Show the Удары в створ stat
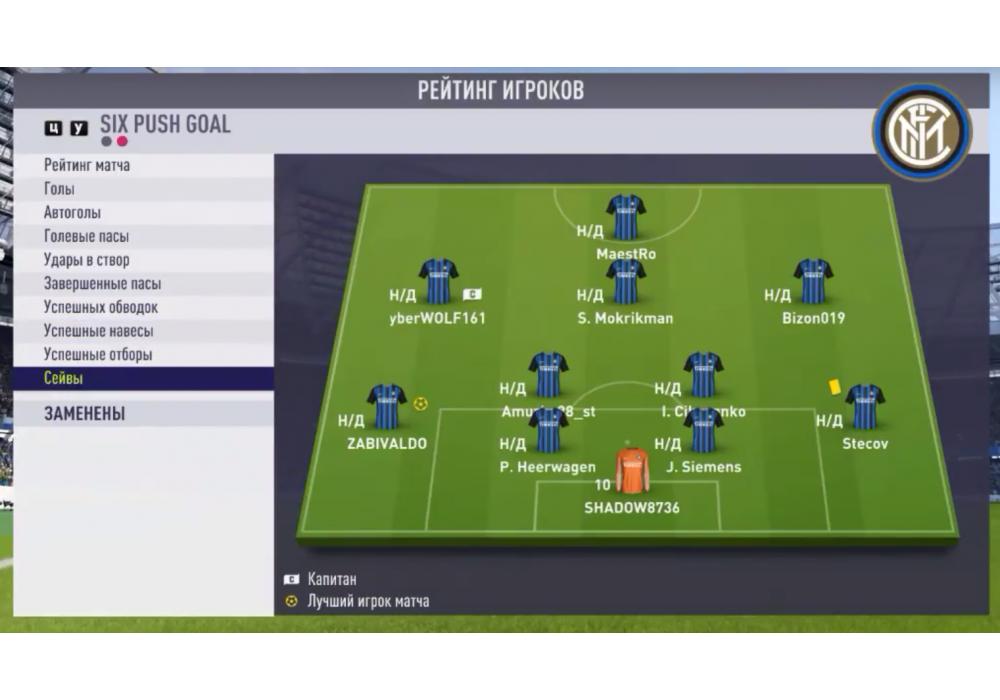The width and height of the screenshot is (1000, 700). (x=86, y=260)
